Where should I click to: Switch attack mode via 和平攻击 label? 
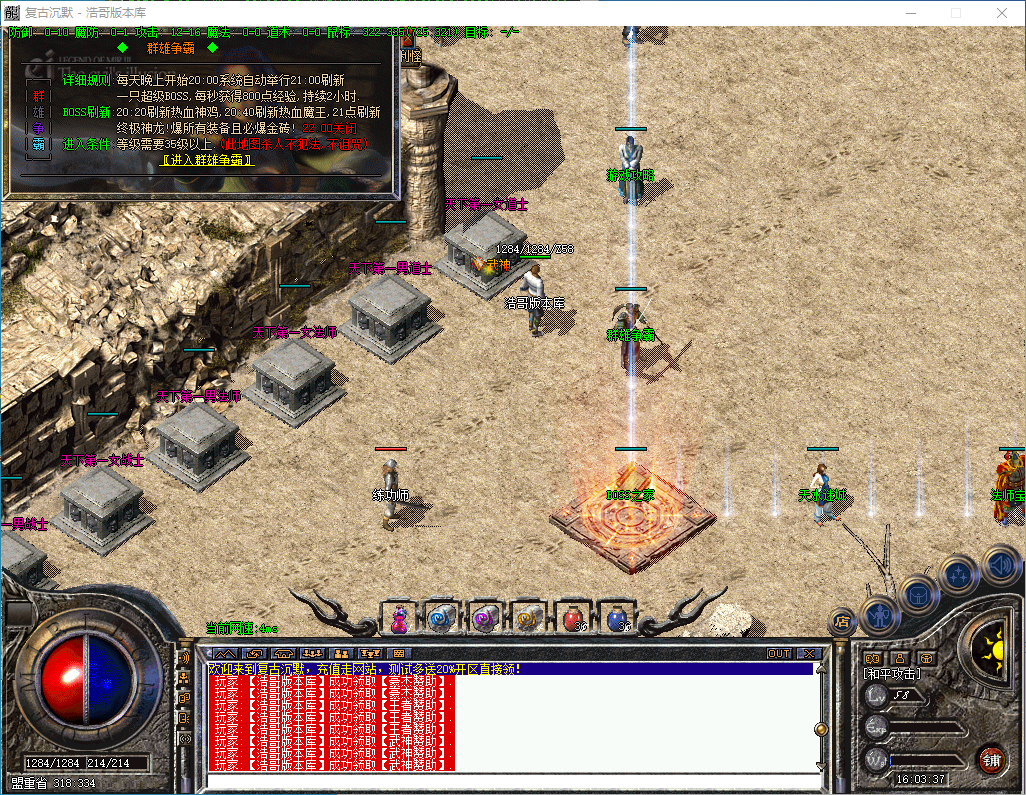(x=892, y=674)
